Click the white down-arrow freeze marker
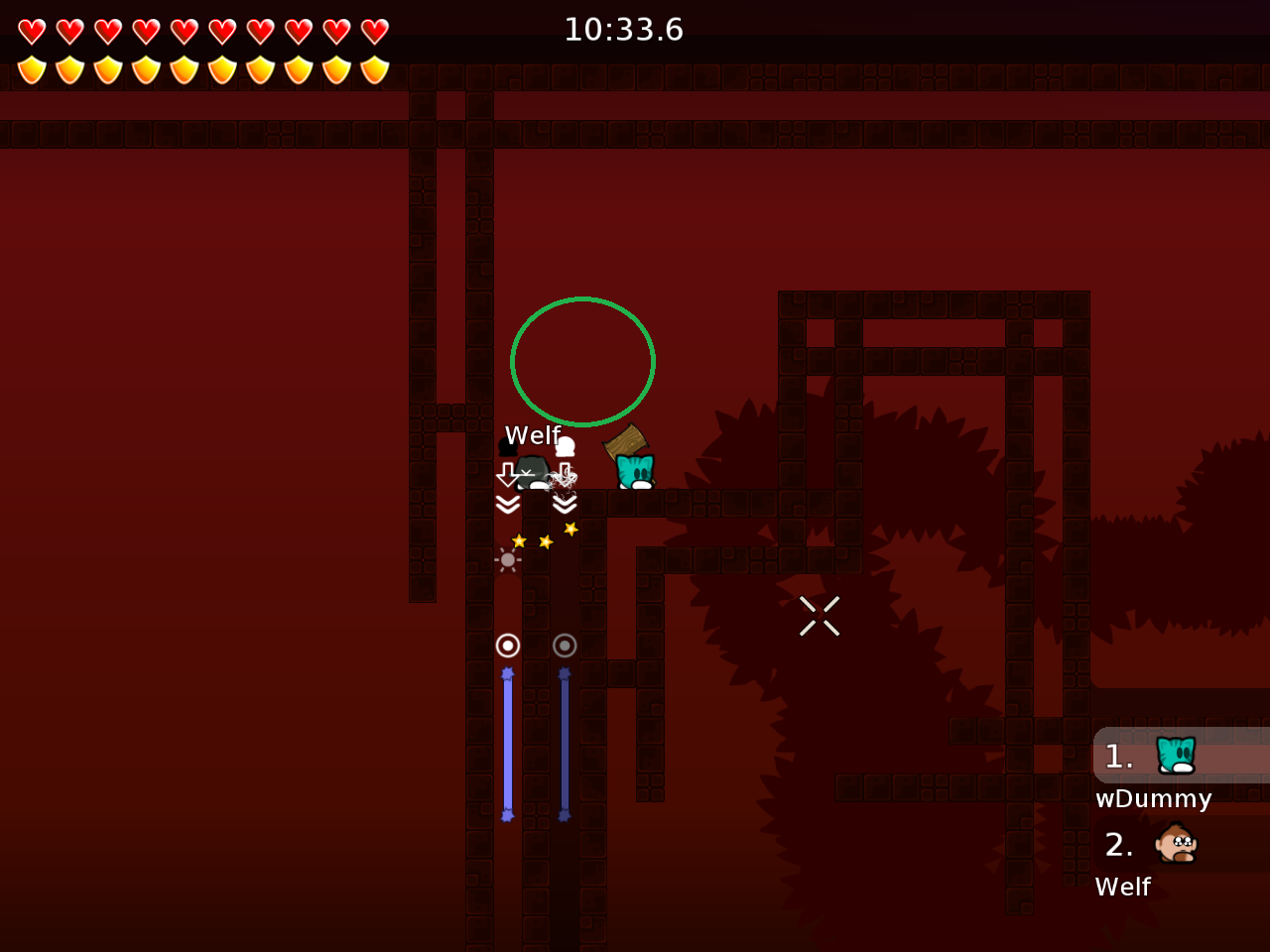The image size is (1270, 952). [509, 476]
